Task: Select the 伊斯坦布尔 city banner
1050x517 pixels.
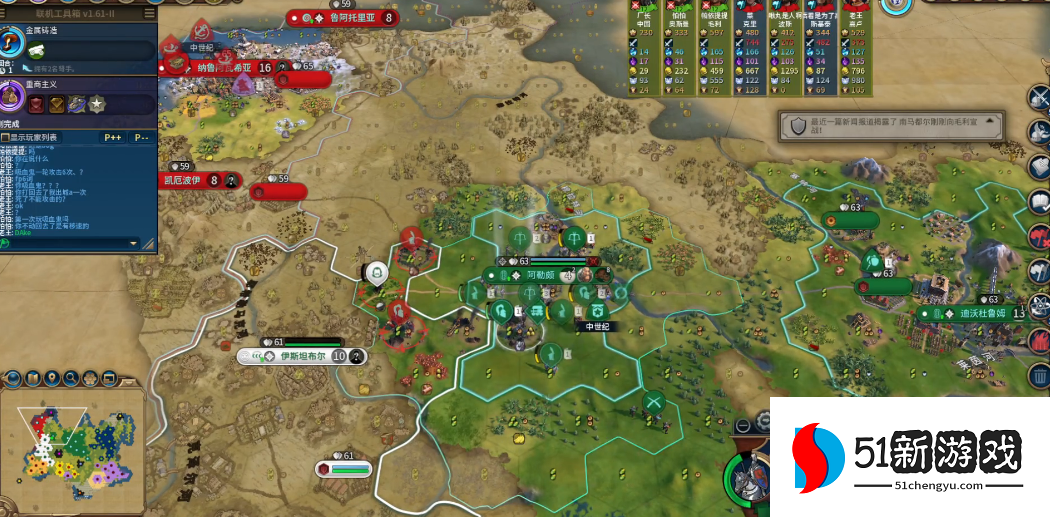Action: 302,356
